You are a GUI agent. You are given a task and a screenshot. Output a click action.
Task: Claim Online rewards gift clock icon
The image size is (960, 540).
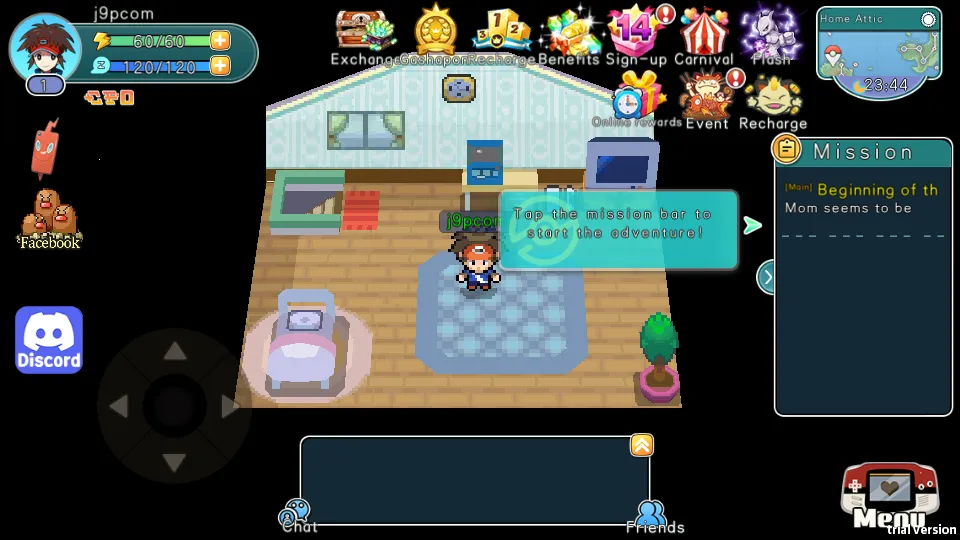[638, 96]
